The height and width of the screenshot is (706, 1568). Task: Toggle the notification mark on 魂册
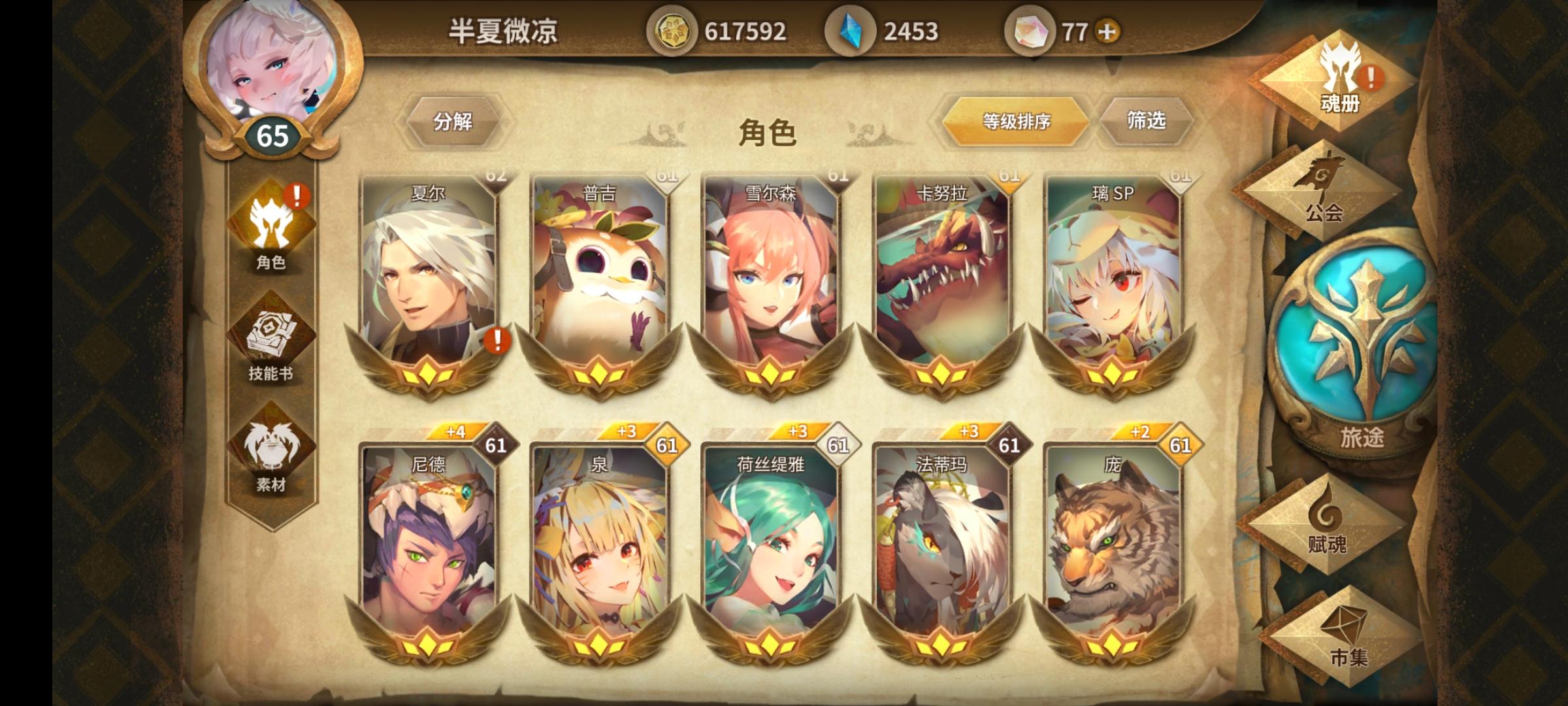1371,80
